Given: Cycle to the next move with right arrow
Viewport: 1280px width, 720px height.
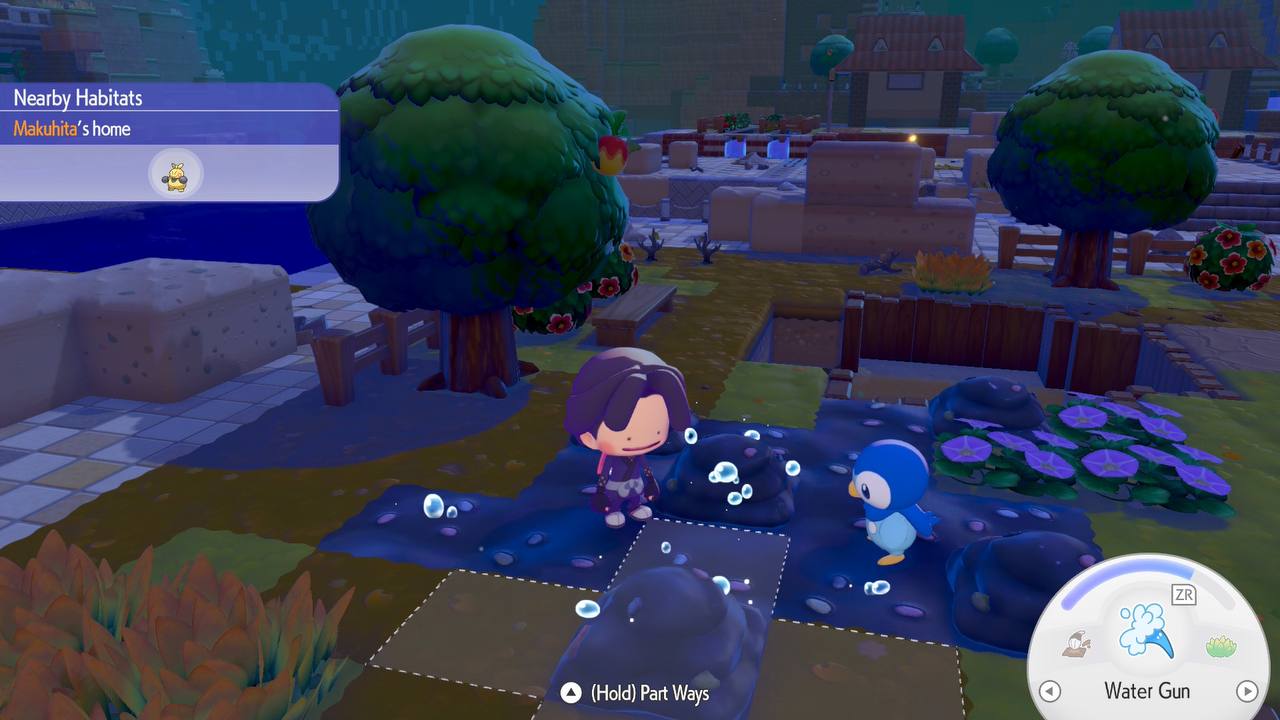Looking at the screenshot, I should (1246, 691).
